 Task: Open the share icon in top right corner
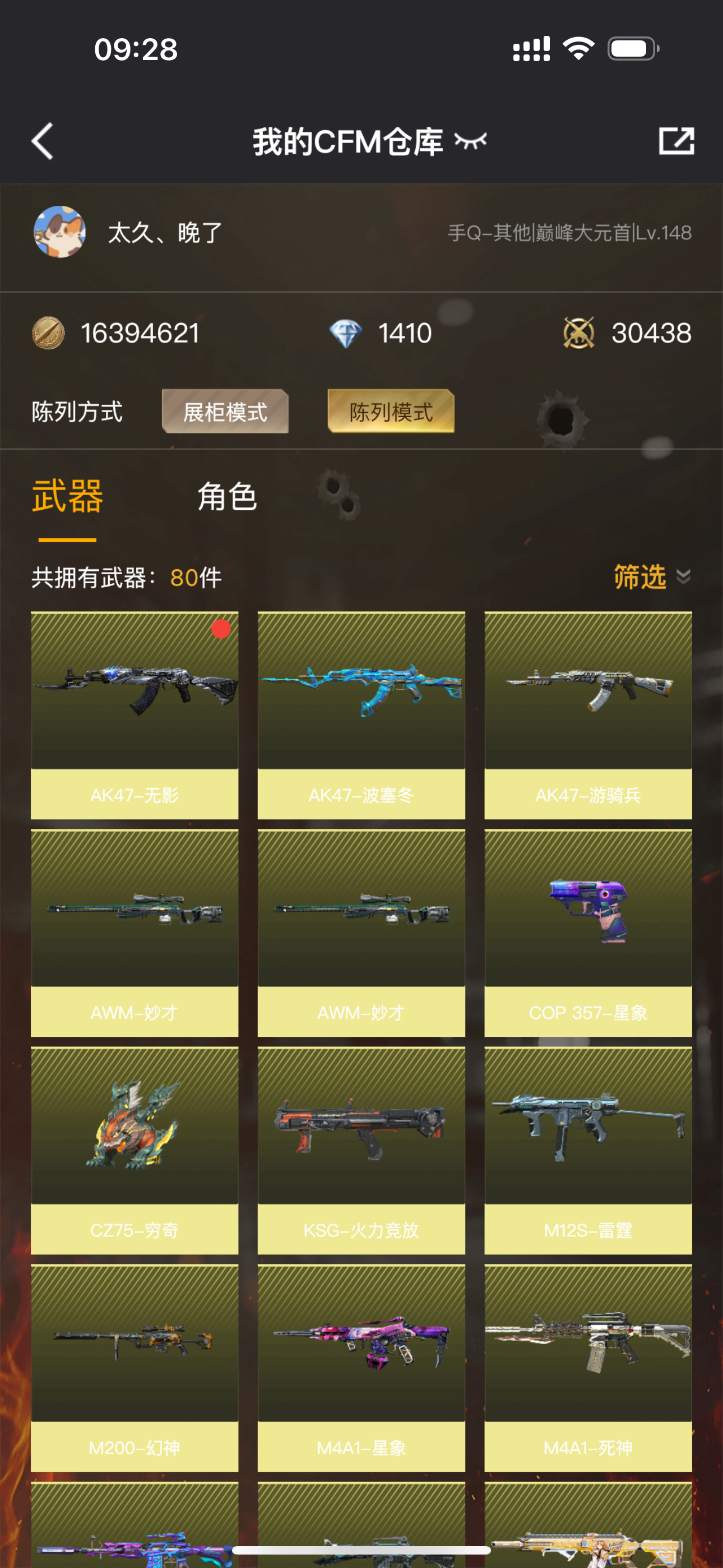coord(678,141)
